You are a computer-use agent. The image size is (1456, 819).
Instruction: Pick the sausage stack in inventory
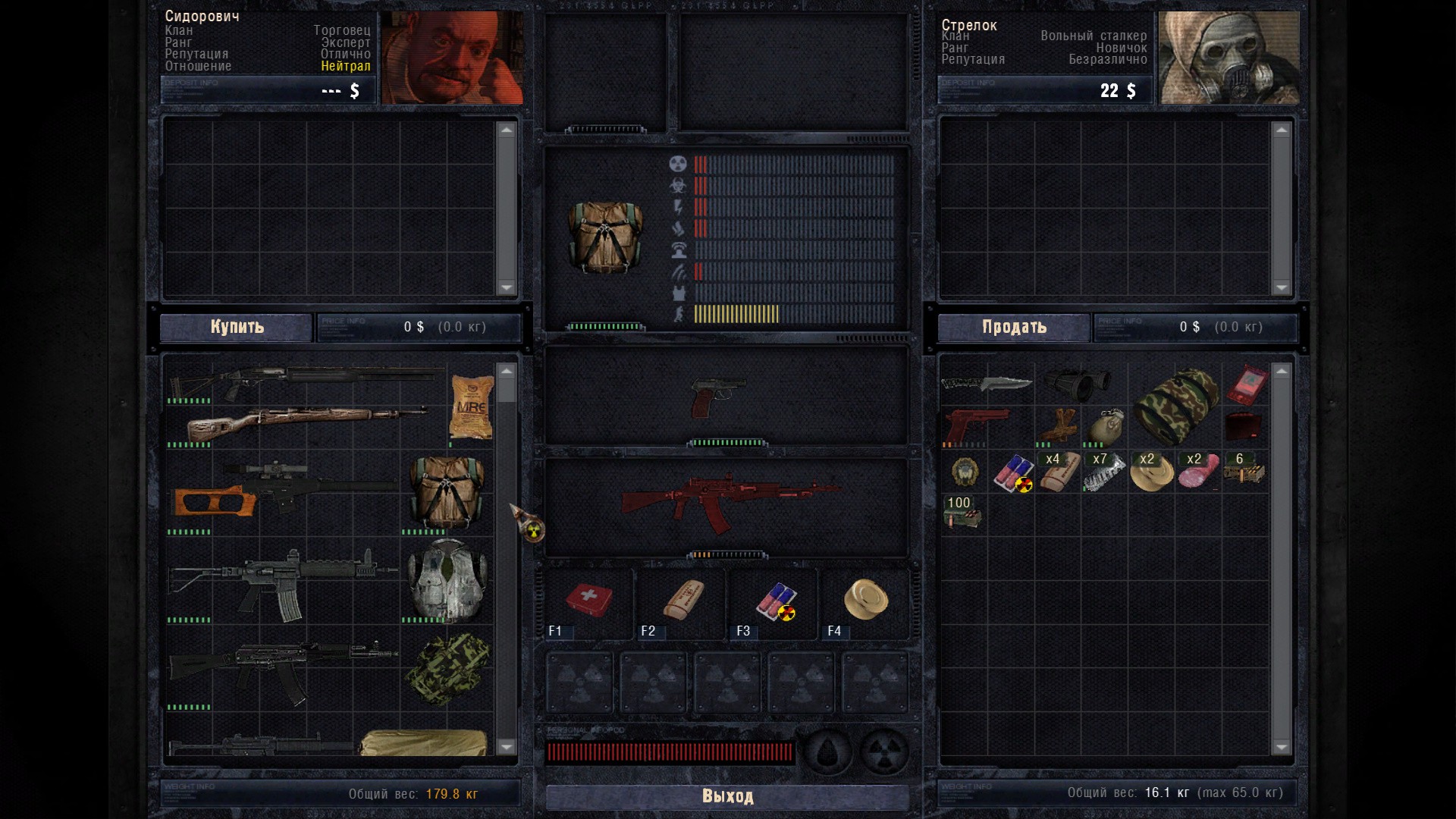click(1197, 472)
